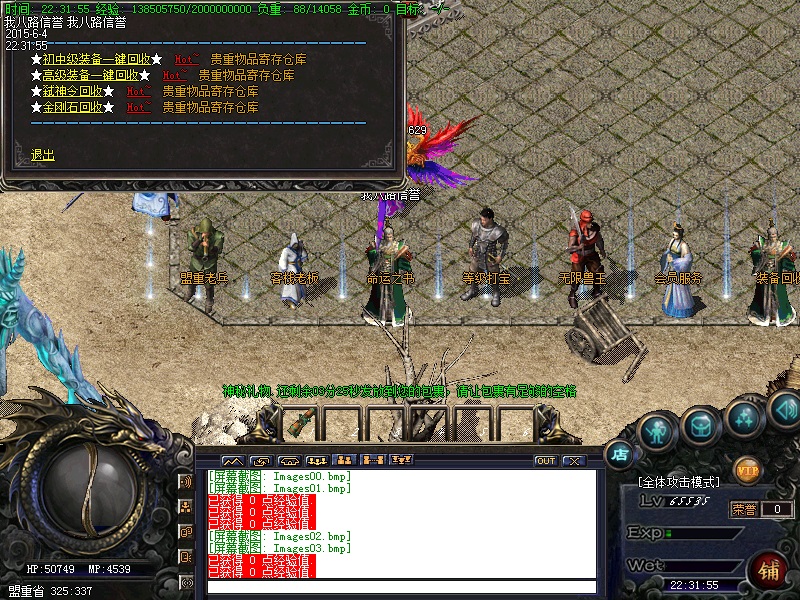Open the red 铺 stall button
Image resolution: width=800 pixels, height=600 pixels.
click(x=769, y=570)
